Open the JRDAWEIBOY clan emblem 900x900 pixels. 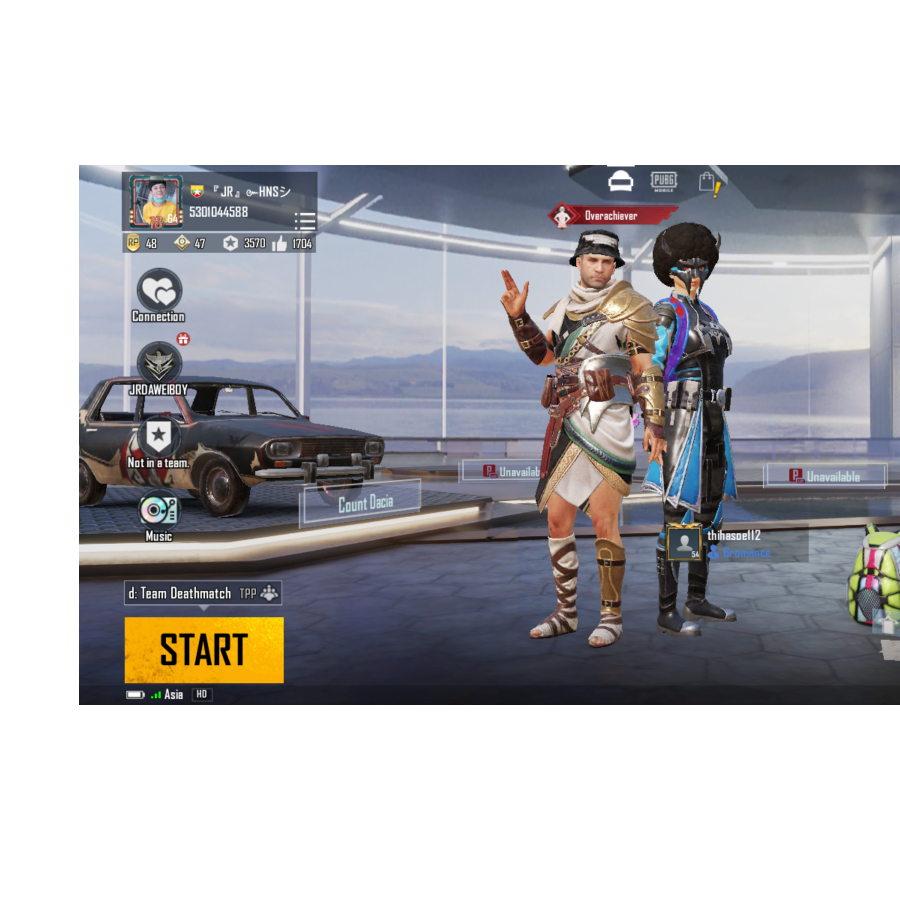point(159,362)
